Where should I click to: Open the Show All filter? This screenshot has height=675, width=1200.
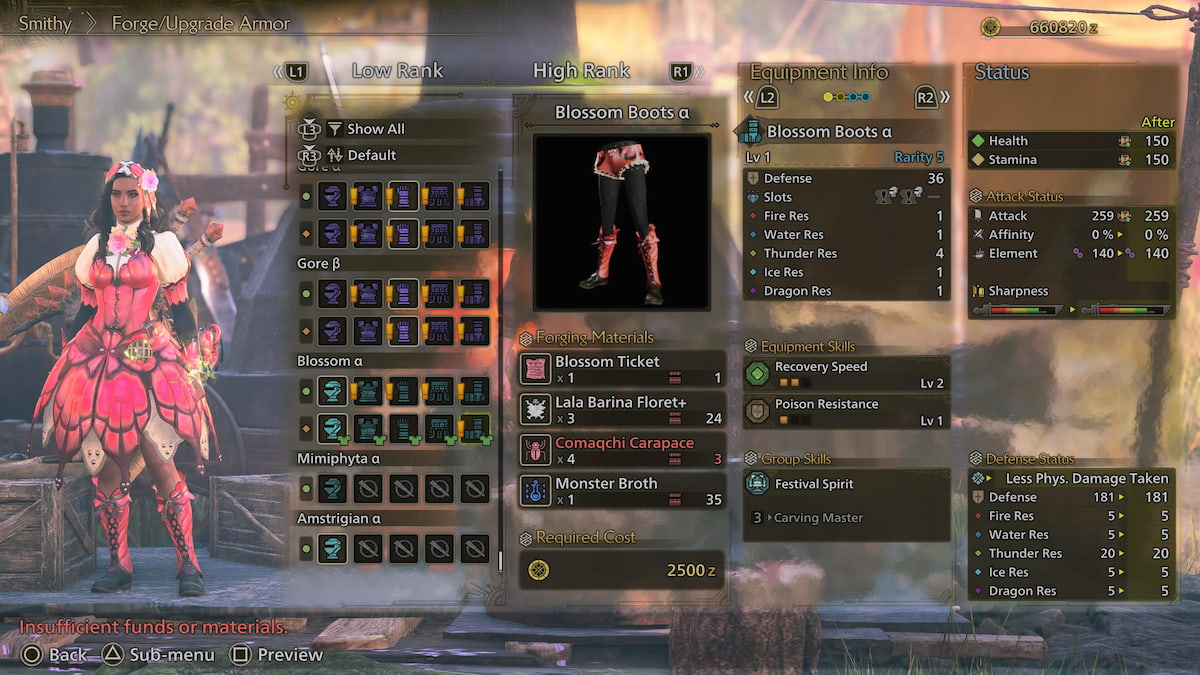click(375, 129)
